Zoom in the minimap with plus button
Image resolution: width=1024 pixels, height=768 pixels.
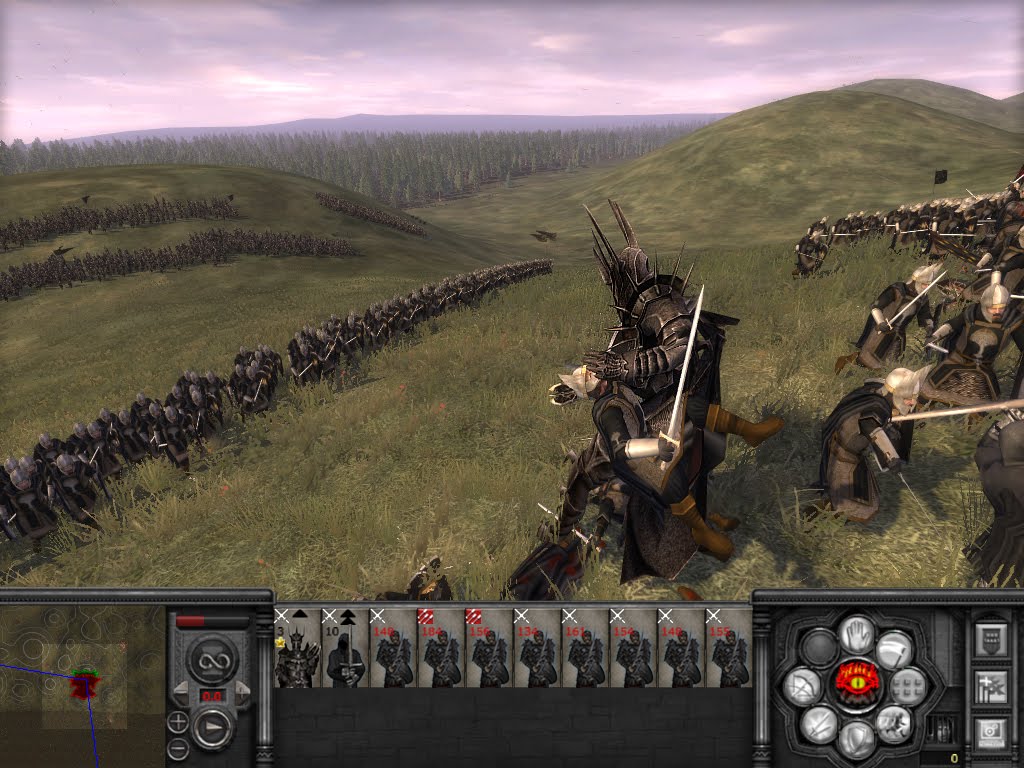point(177,721)
